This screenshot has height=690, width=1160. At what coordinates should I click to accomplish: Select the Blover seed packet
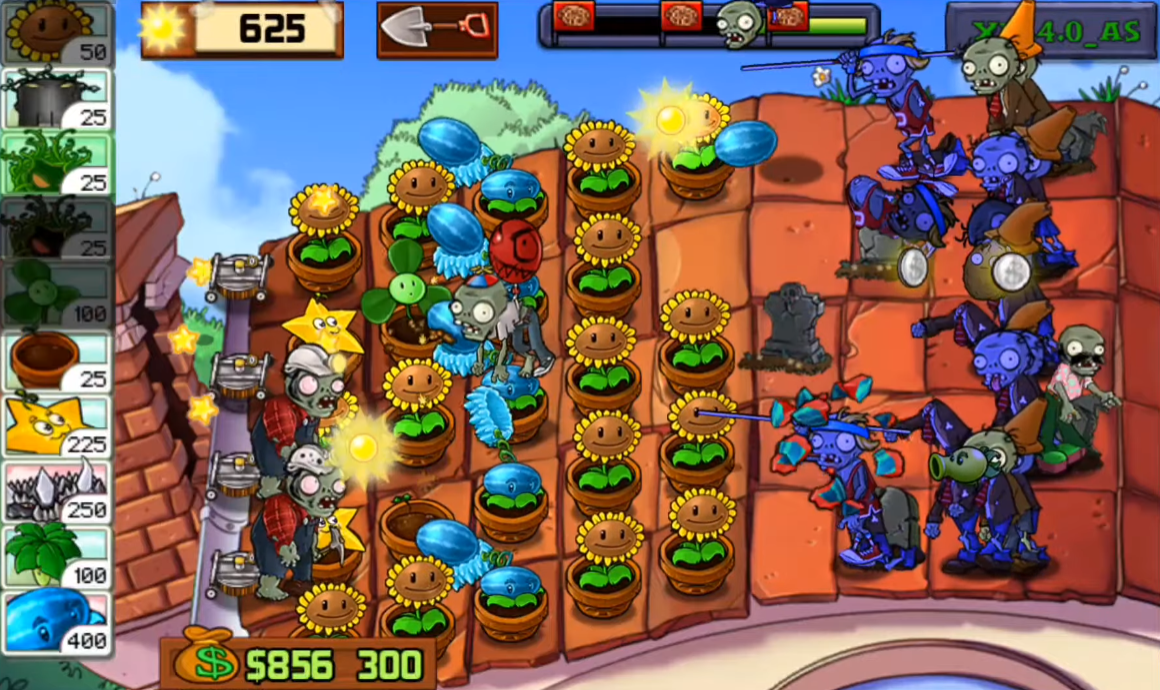pyautogui.click(x=57, y=295)
